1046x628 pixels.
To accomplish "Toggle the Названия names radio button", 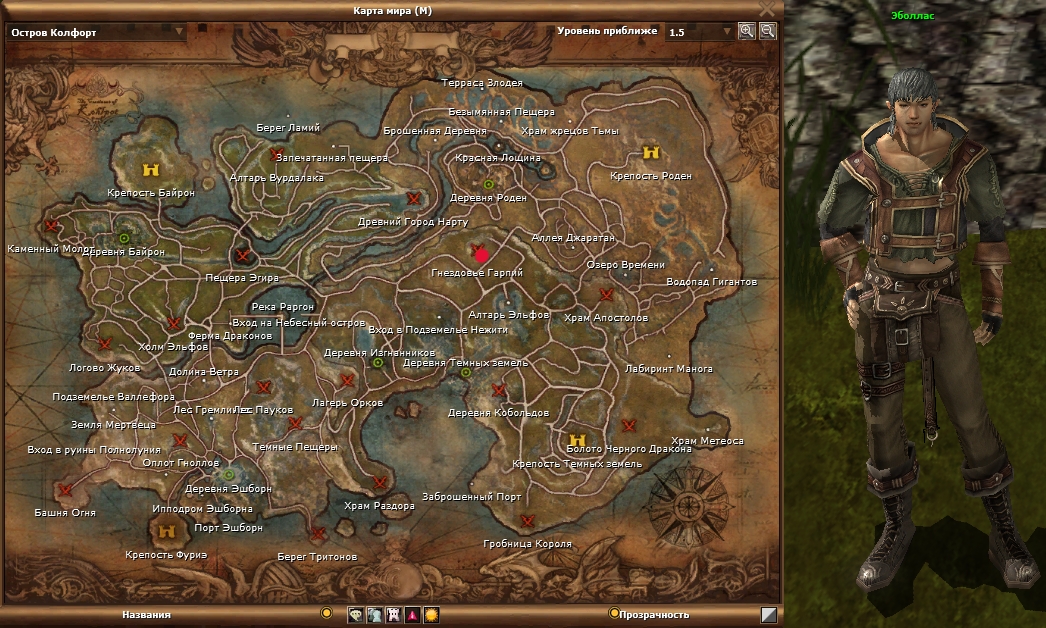I will [326, 613].
